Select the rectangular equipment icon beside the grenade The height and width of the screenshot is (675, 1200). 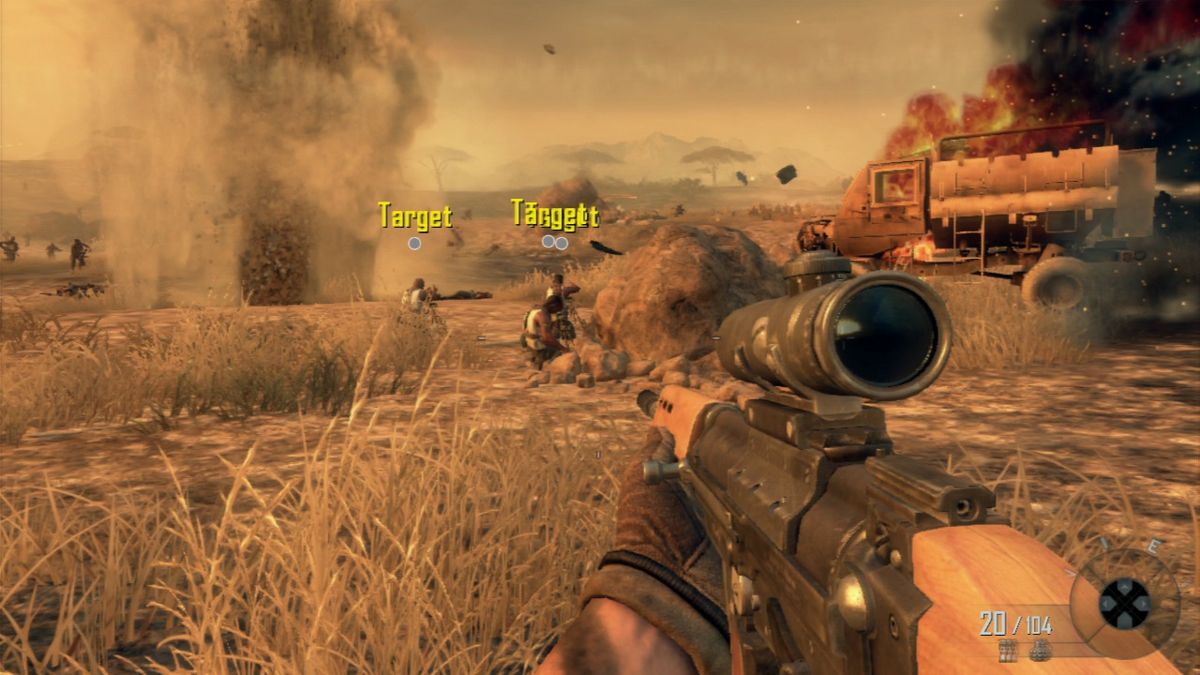click(1008, 650)
